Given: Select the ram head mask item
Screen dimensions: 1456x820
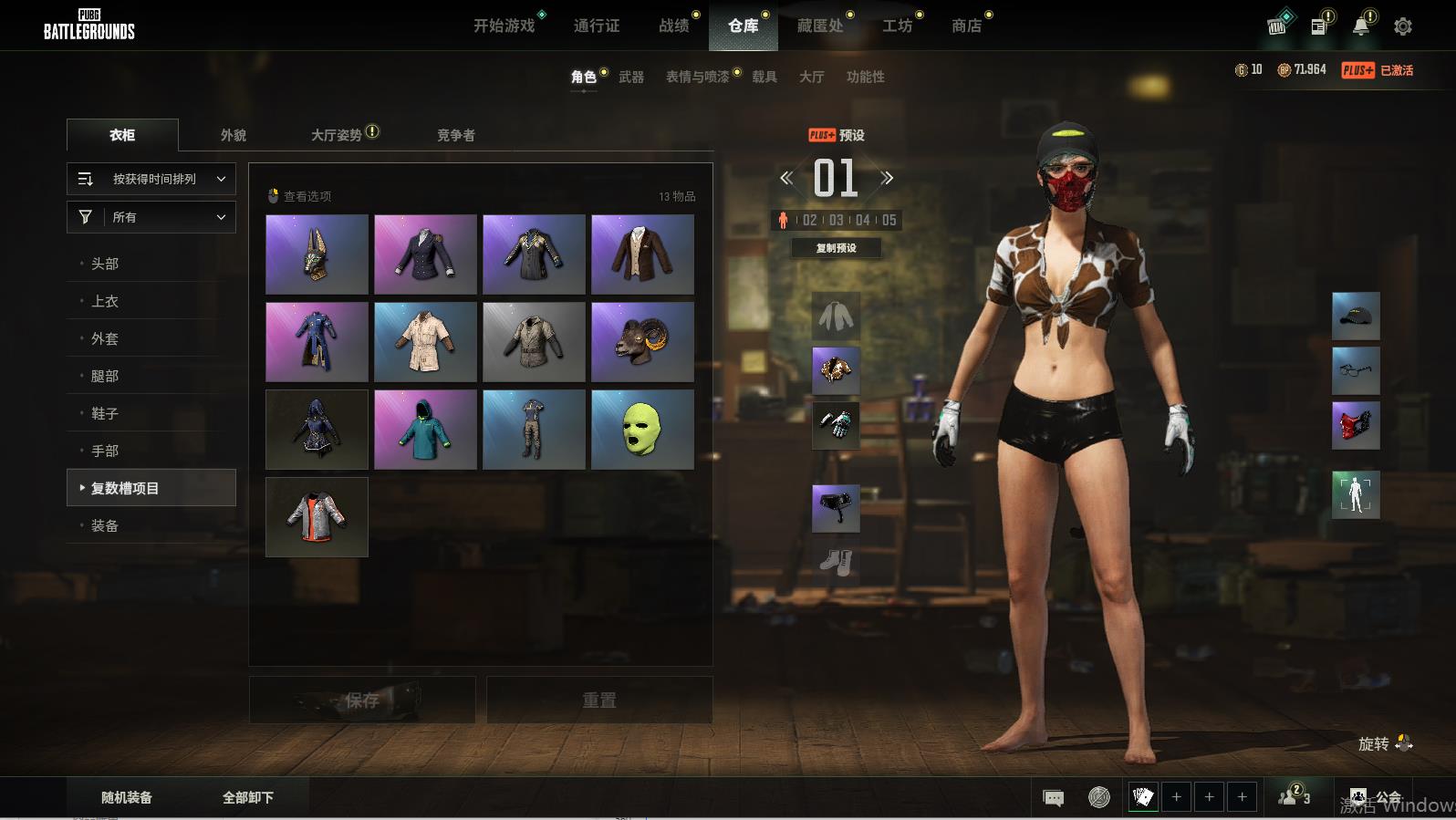Looking at the screenshot, I should pos(642,341).
